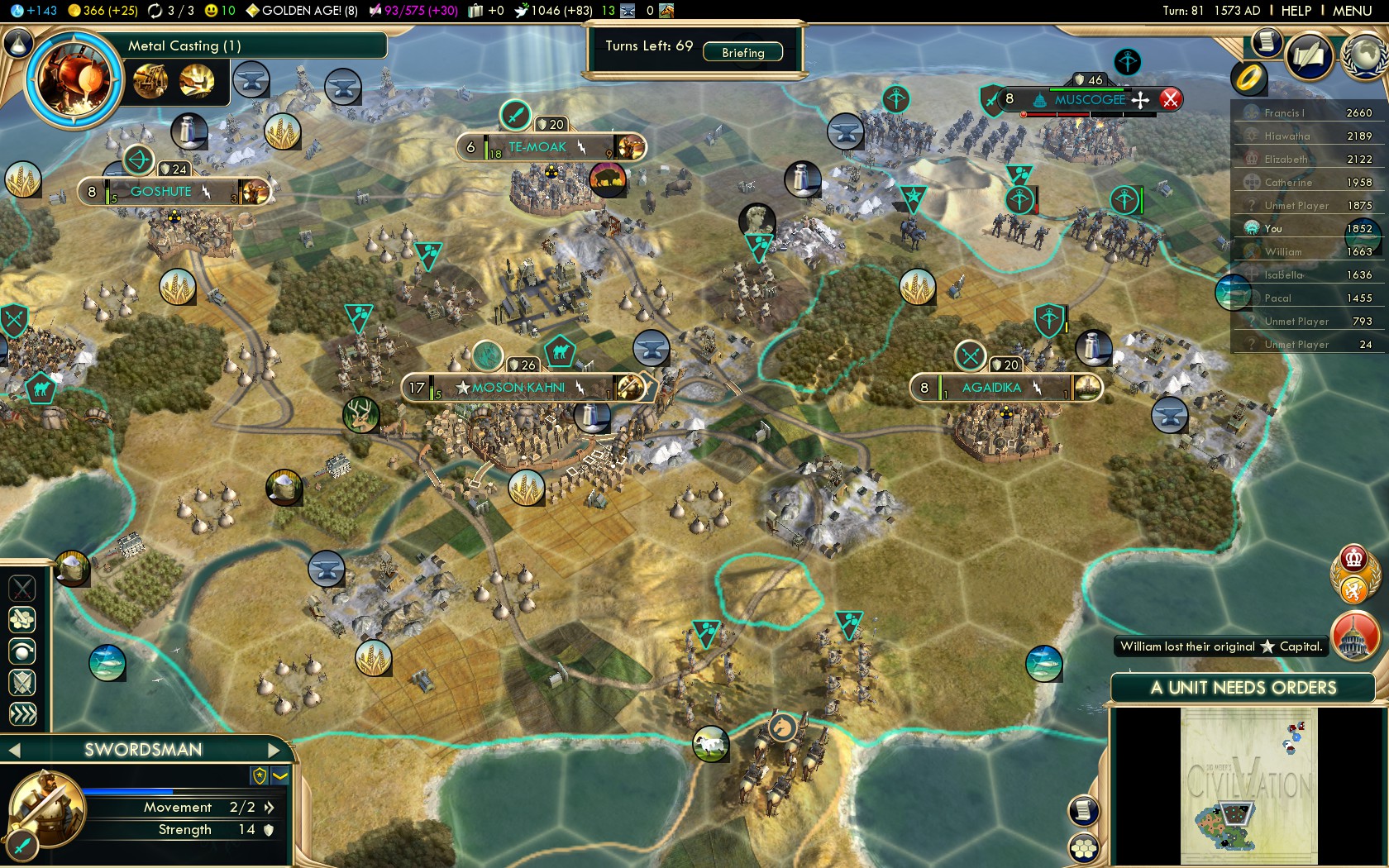
Task: Open the game MENU
Action: pyautogui.click(x=1352, y=11)
